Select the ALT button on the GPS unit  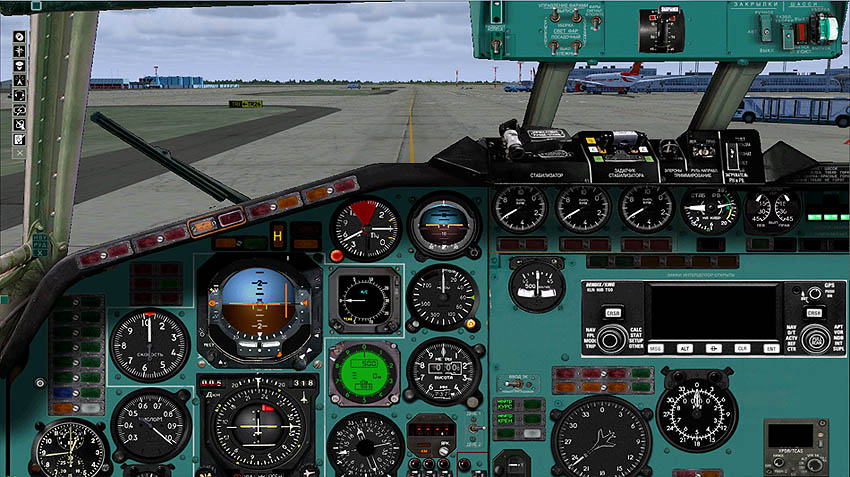pos(685,348)
